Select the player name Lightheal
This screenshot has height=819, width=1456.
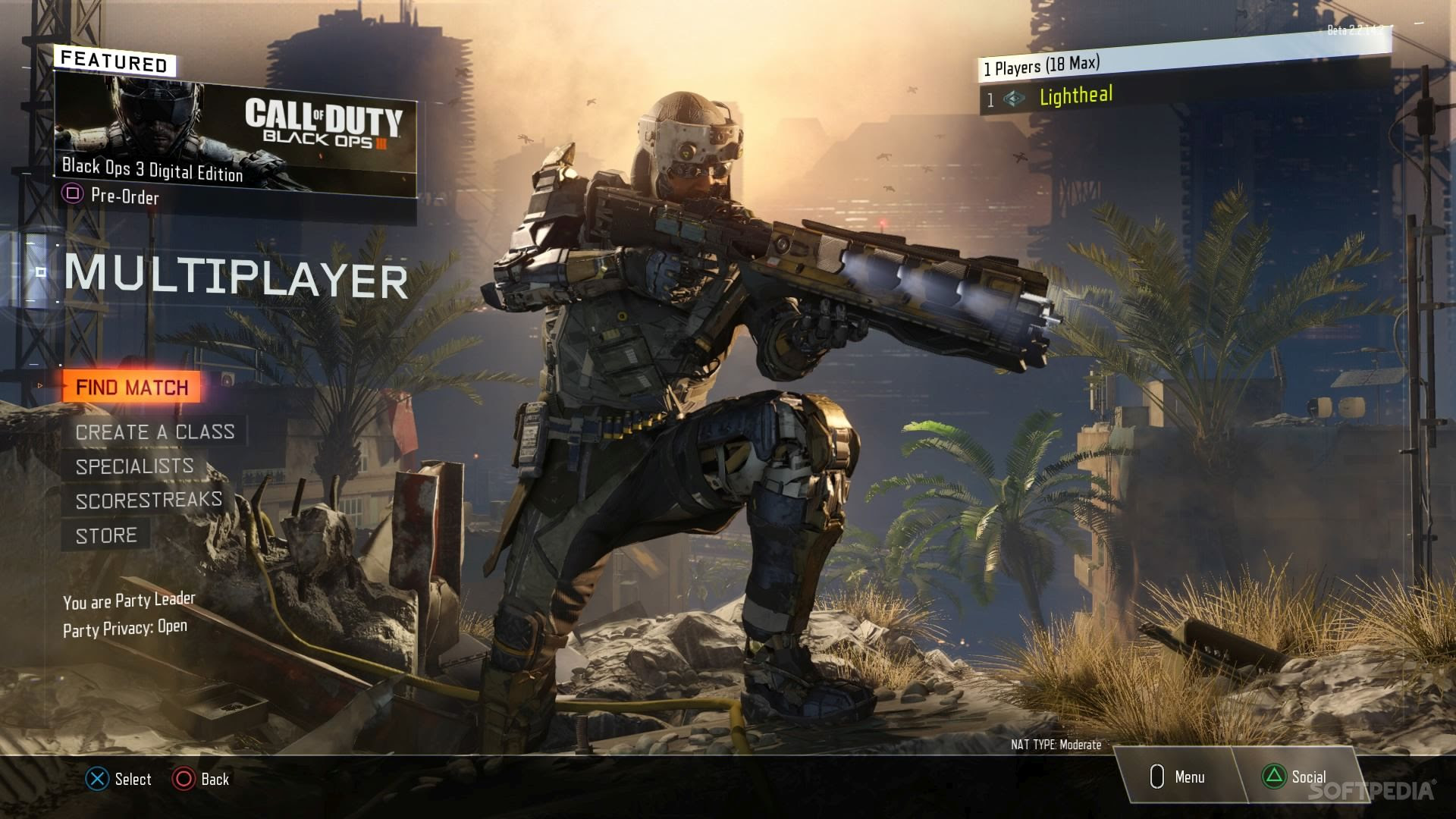(x=1075, y=97)
